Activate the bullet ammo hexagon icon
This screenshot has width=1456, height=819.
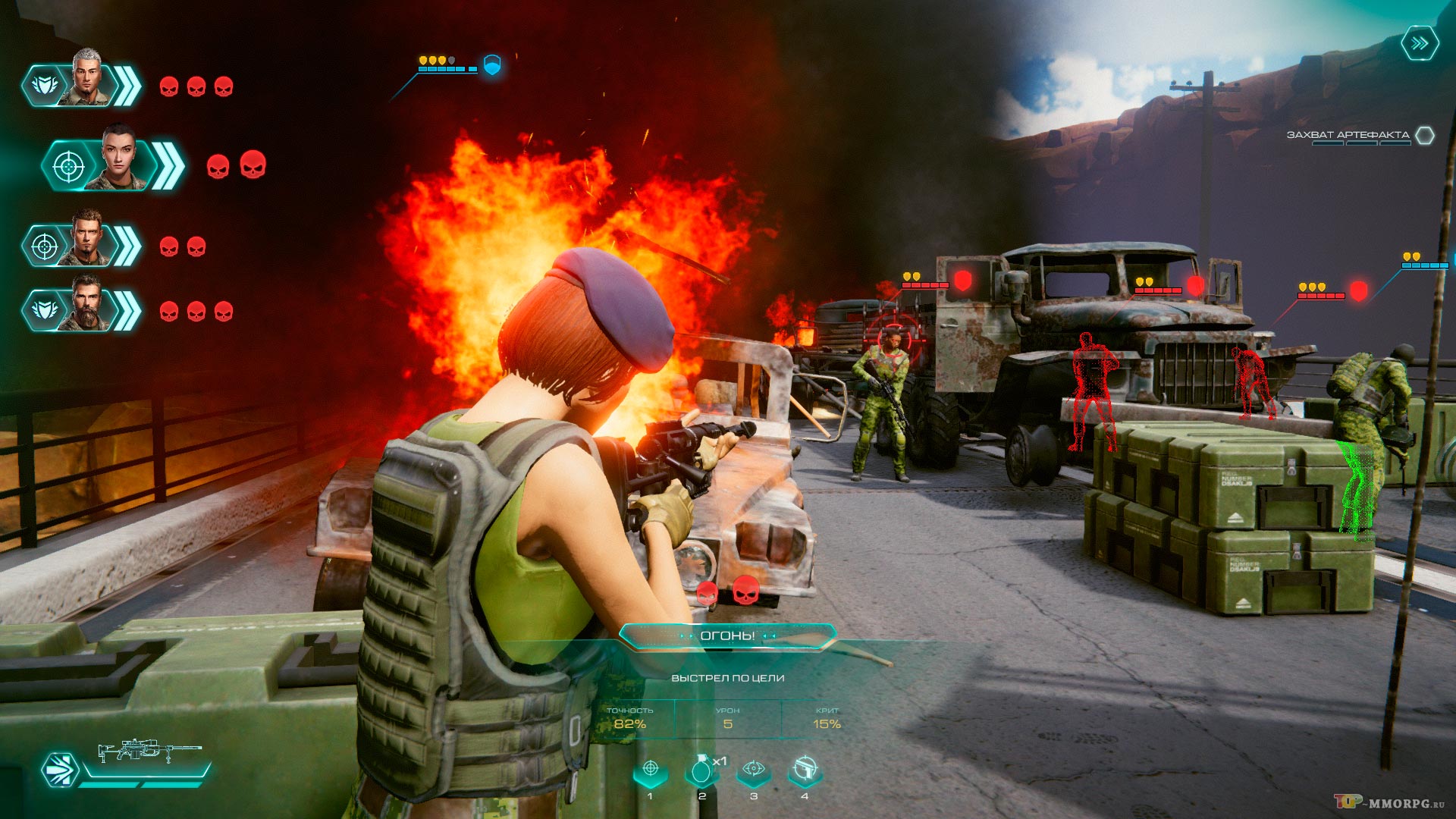pyautogui.click(x=61, y=770)
